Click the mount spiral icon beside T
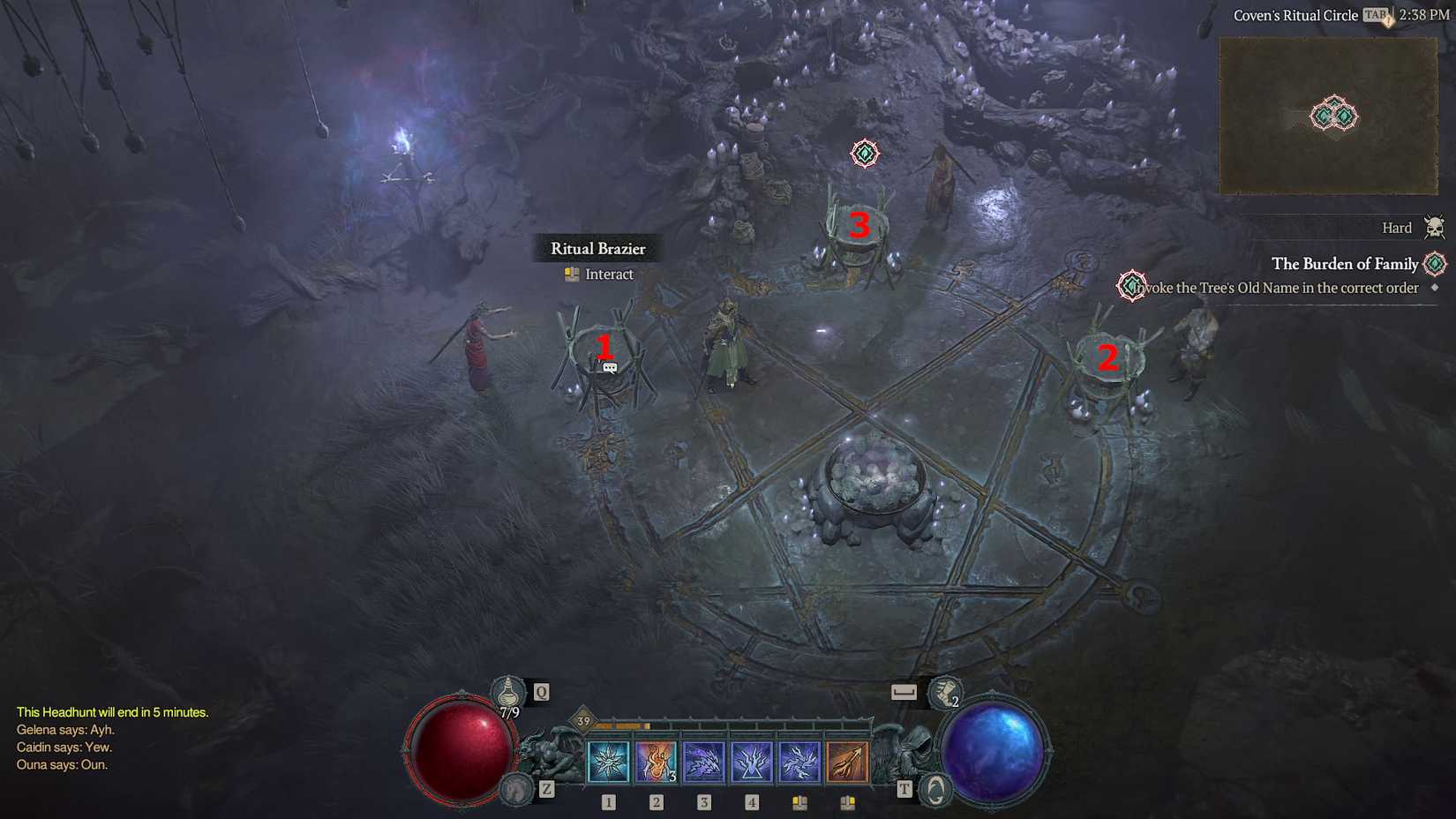Viewport: 1456px width, 819px height. (934, 790)
